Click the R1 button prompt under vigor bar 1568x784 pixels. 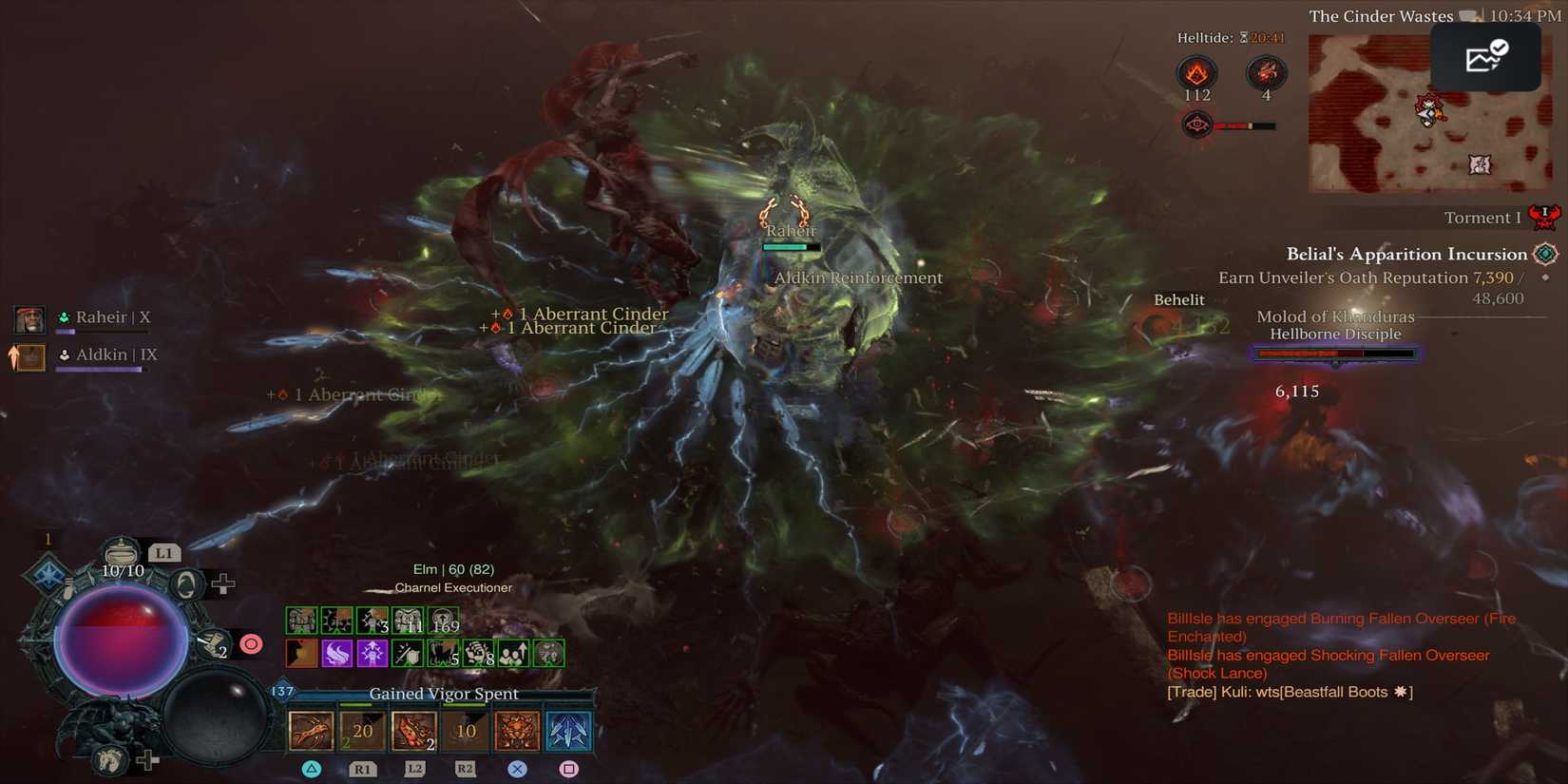362,770
